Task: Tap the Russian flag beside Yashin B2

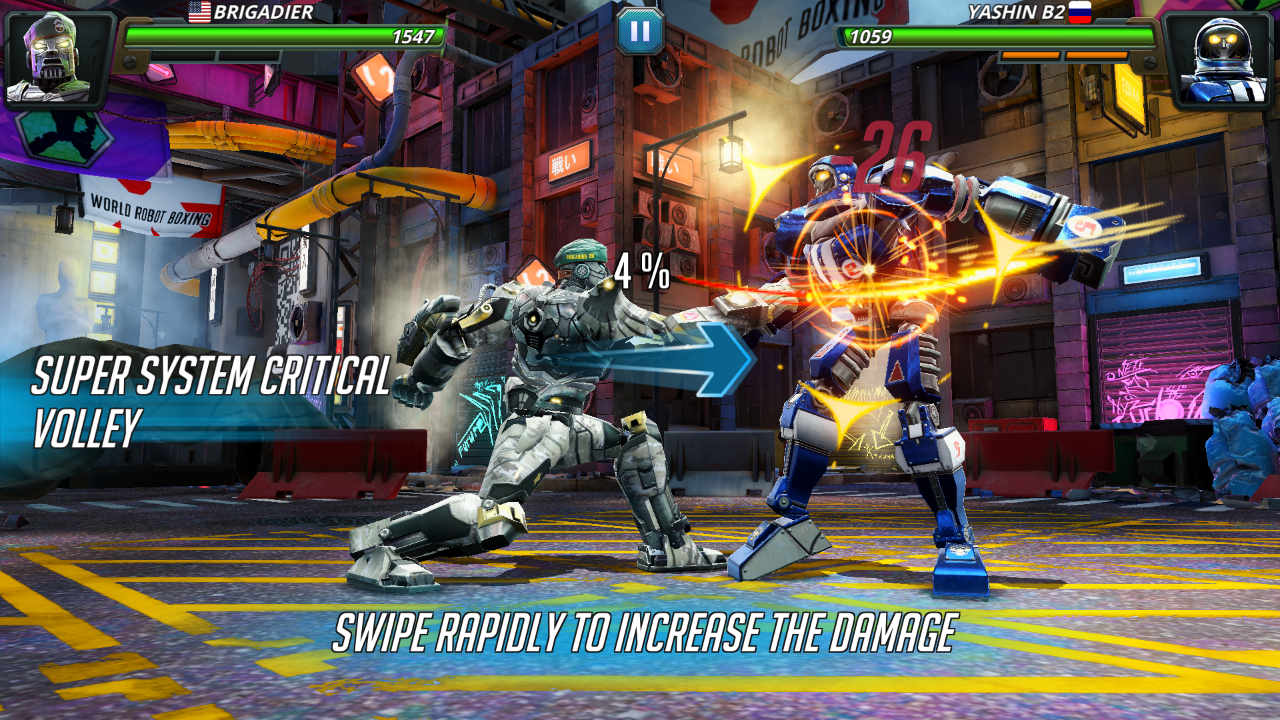Action: 1080,13
